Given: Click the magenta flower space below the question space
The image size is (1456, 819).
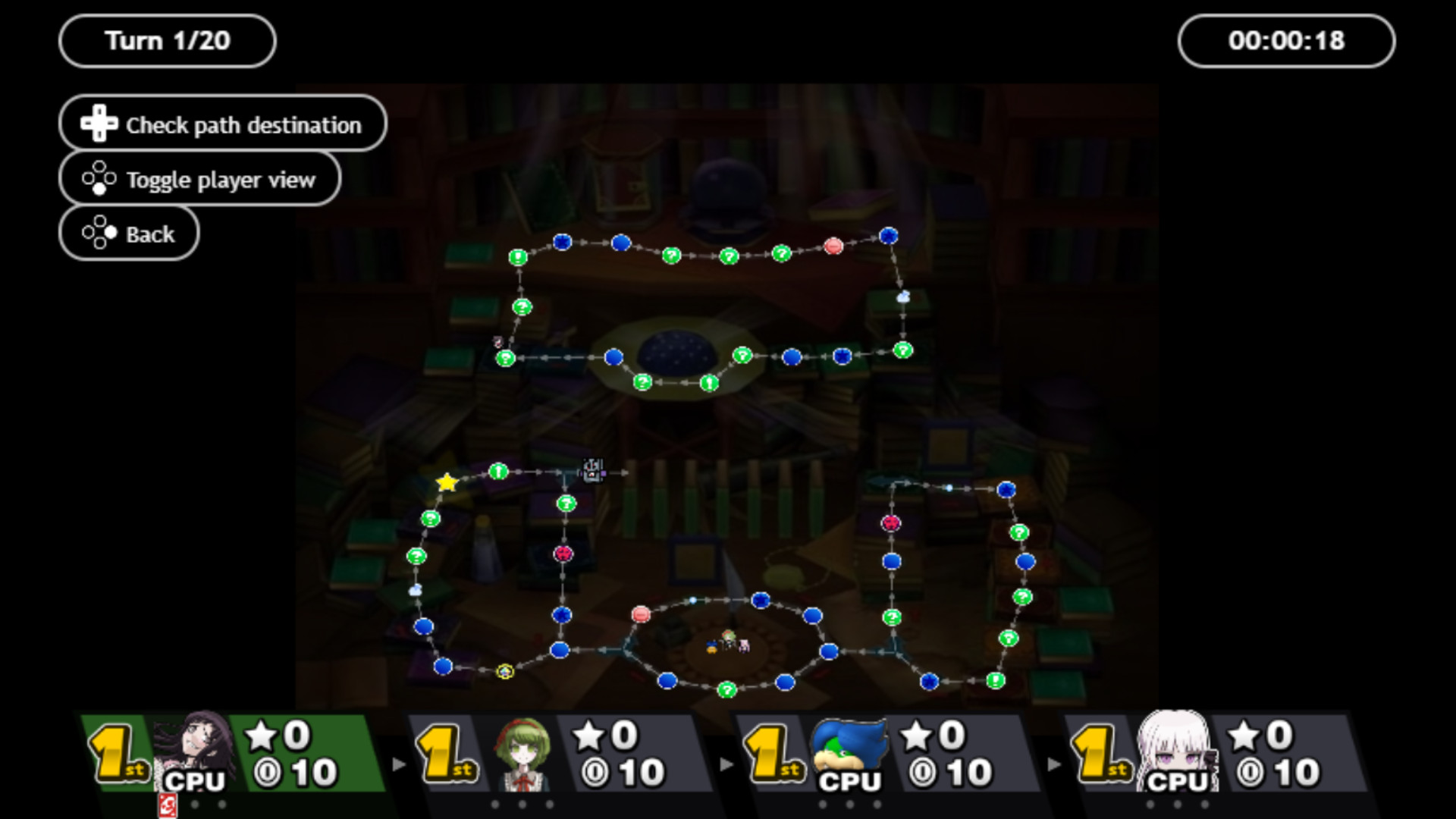Looking at the screenshot, I should [562, 554].
